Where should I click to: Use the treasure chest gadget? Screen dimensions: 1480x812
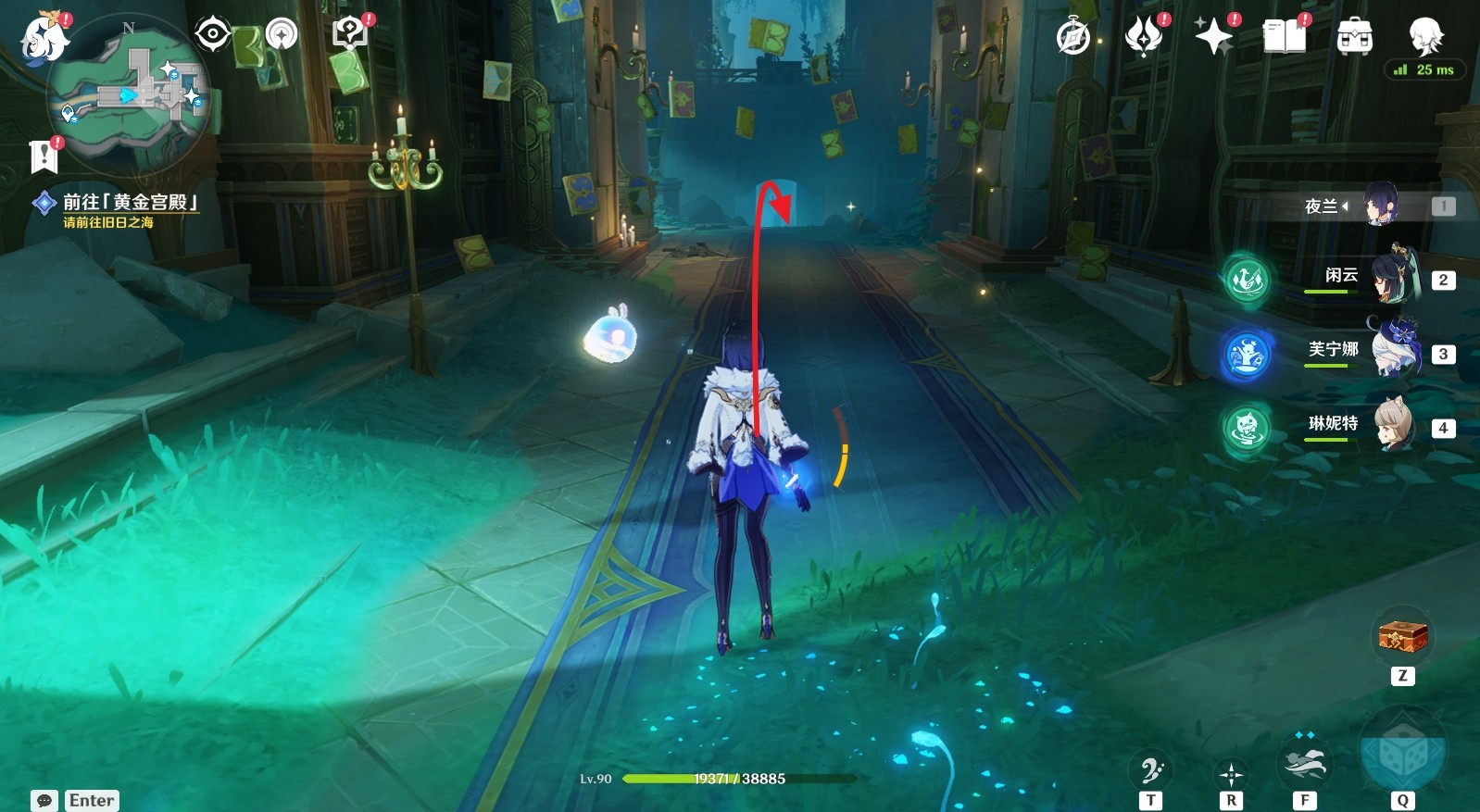tap(1402, 637)
